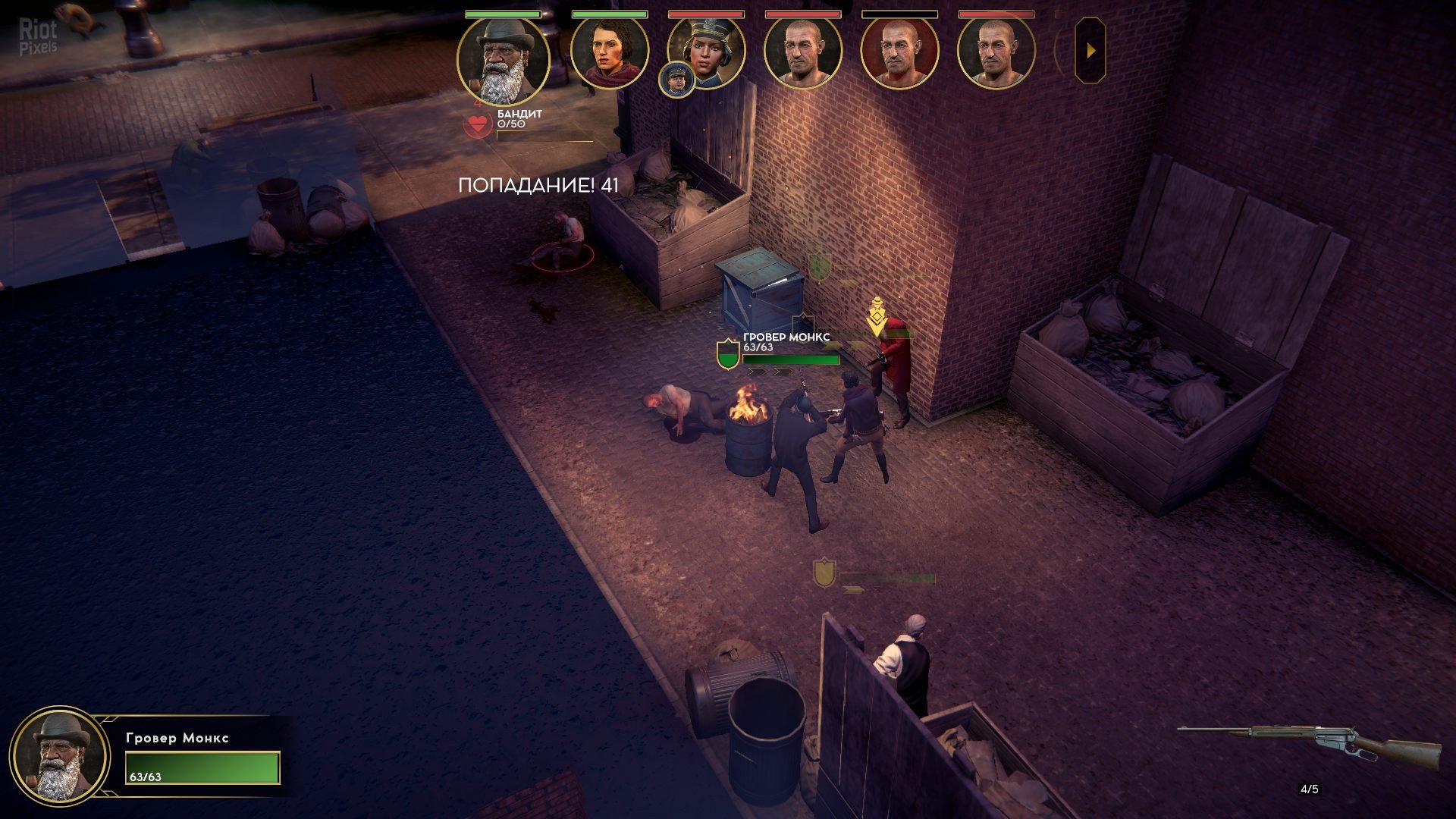The image size is (1456, 819).
Task: Choose the red-scarfed woman's turn-order portrait
Action: pos(609,52)
